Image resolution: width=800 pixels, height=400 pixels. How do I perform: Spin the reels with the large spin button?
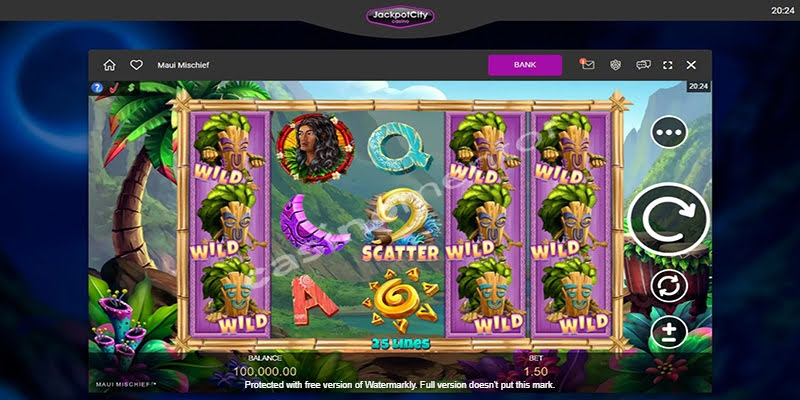668,221
